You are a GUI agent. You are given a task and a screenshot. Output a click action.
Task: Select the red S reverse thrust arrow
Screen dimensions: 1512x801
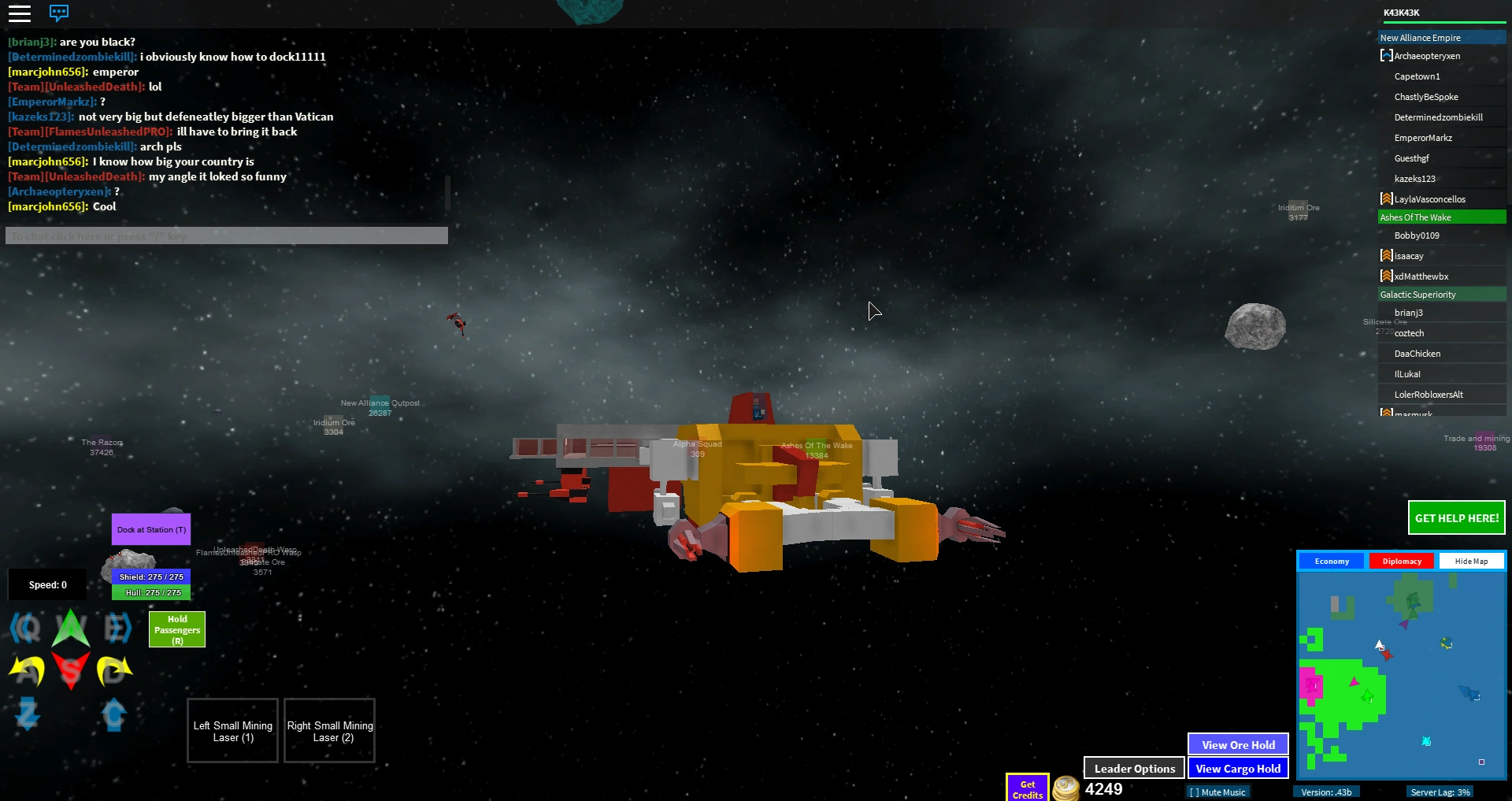click(x=70, y=672)
